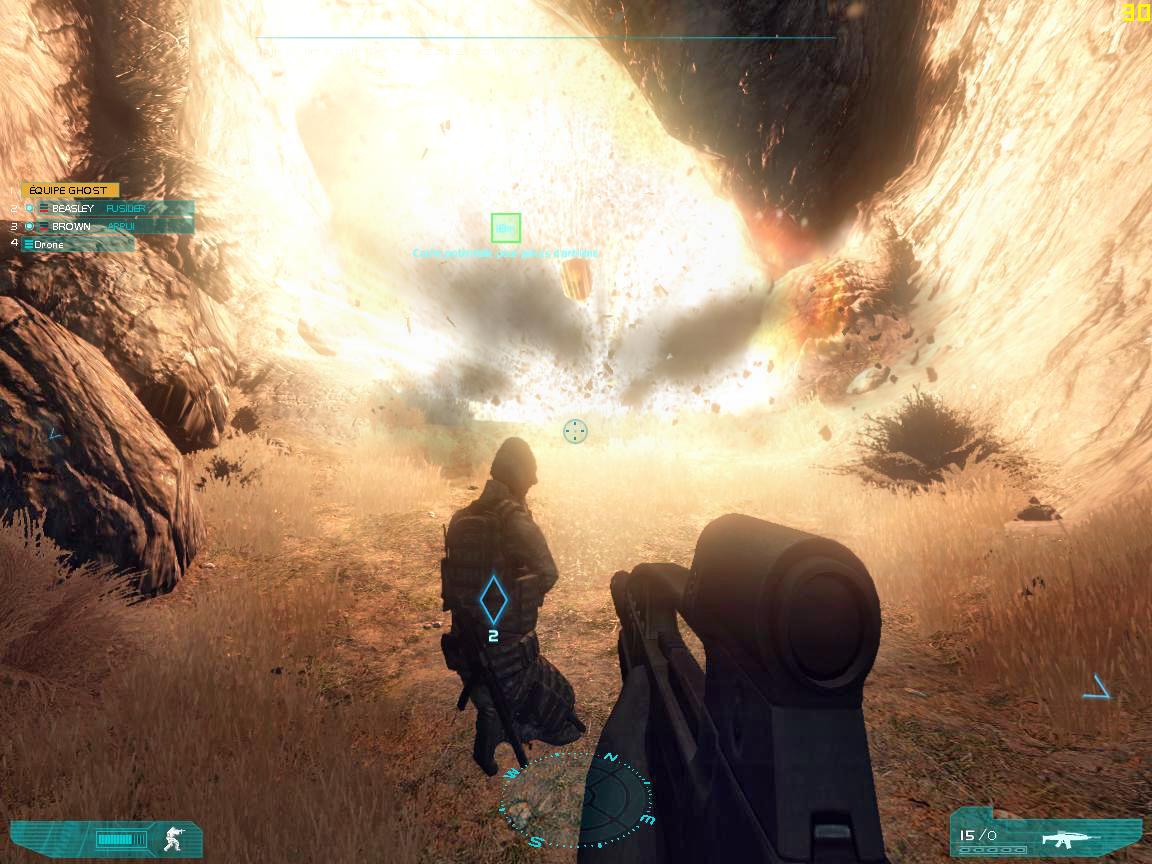Viewport: 1152px width, 864px height.
Task: Select the assault rifle weapon icon
Action: [x=1069, y=837]
